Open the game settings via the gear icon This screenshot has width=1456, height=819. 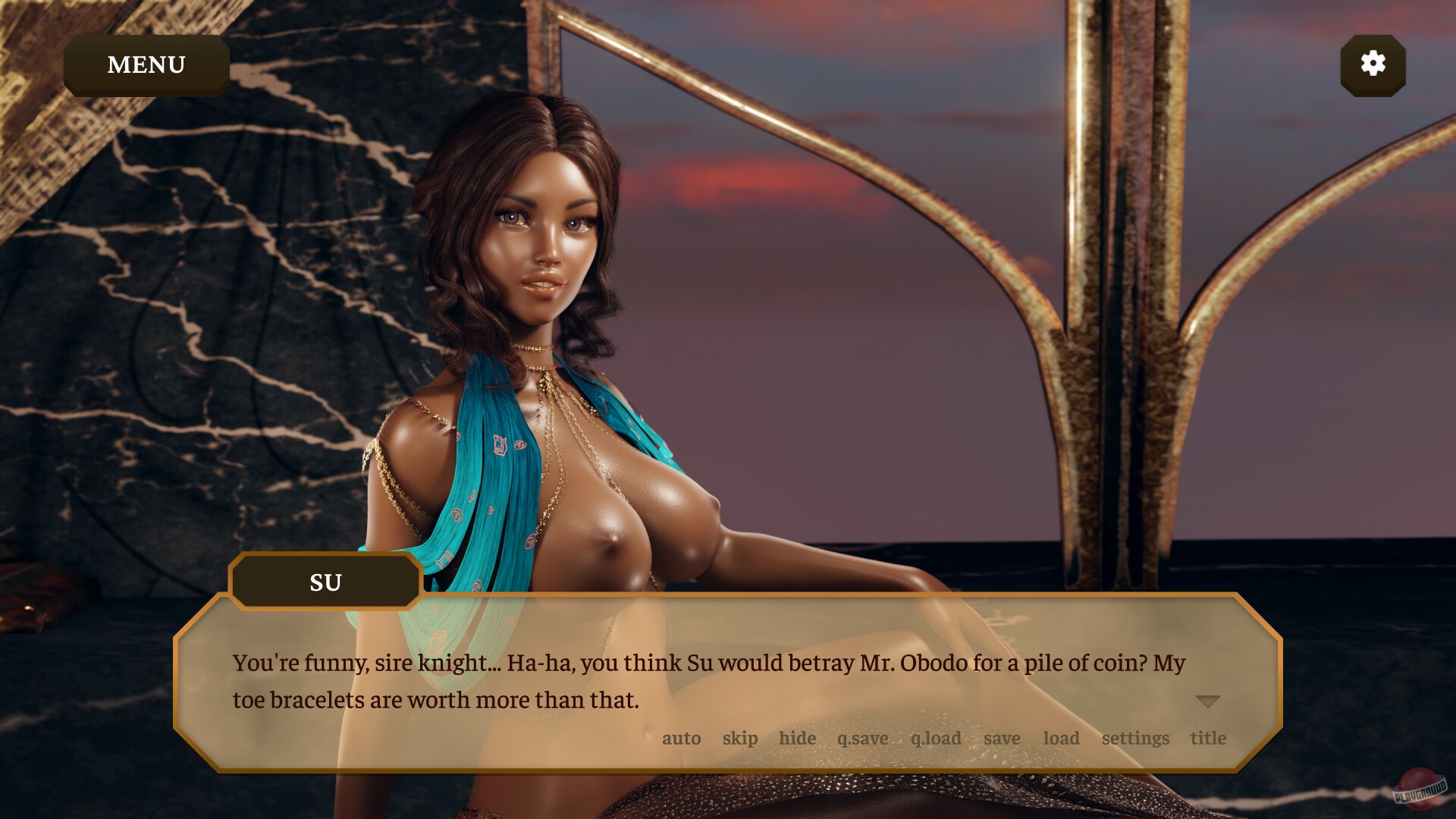(x=1373, y=65)
